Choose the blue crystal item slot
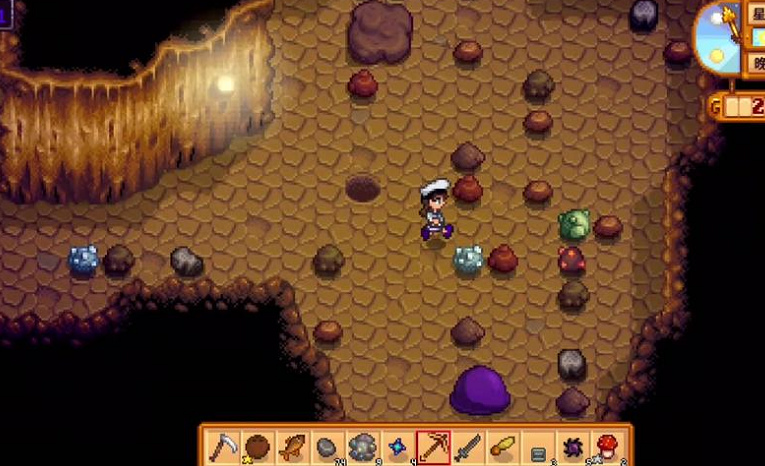765x466 pixels. 399,446
